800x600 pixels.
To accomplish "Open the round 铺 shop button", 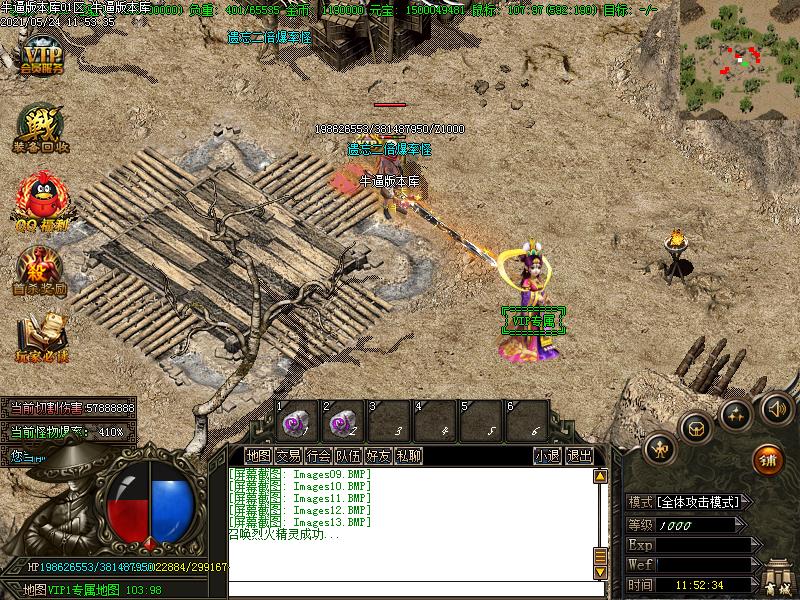I will [767, 459].
